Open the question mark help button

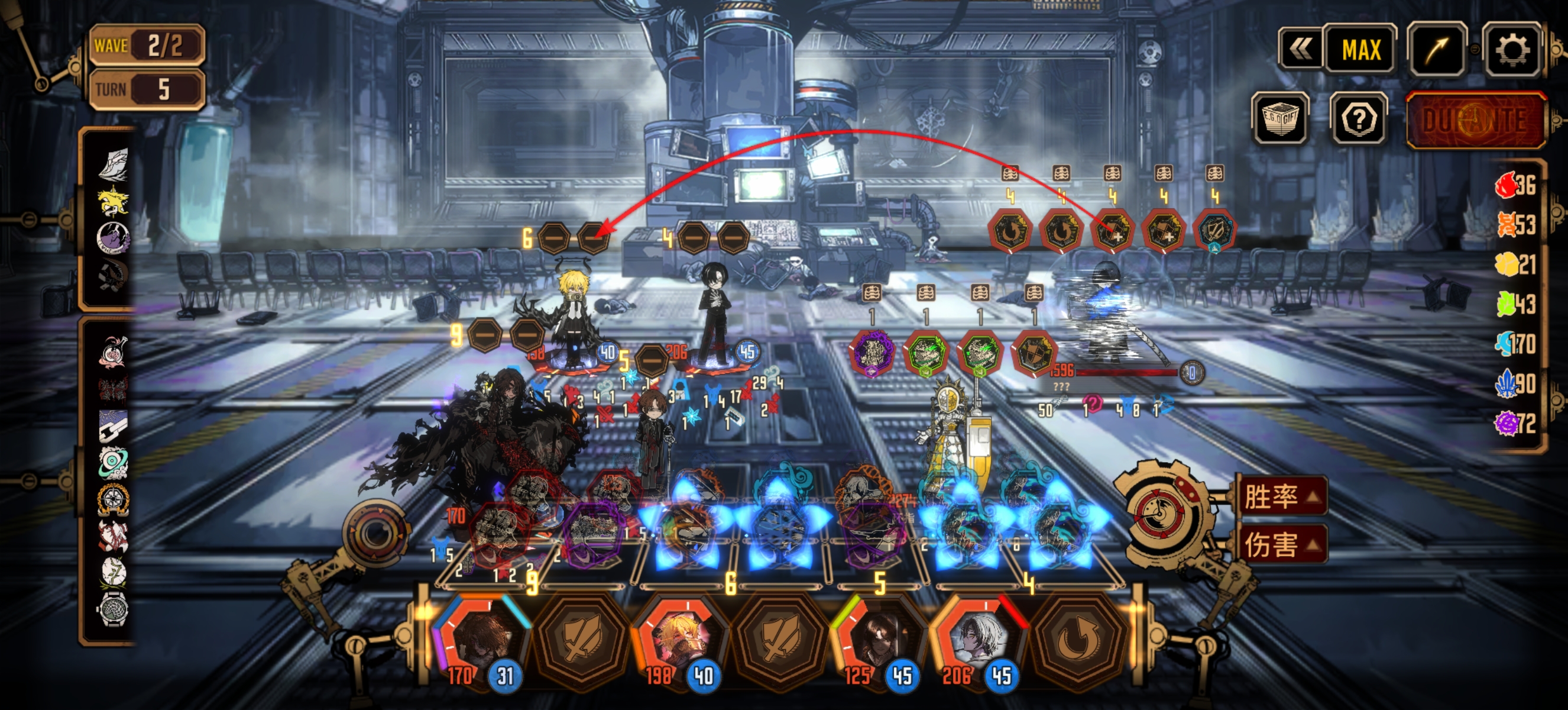click(1359, 119)
